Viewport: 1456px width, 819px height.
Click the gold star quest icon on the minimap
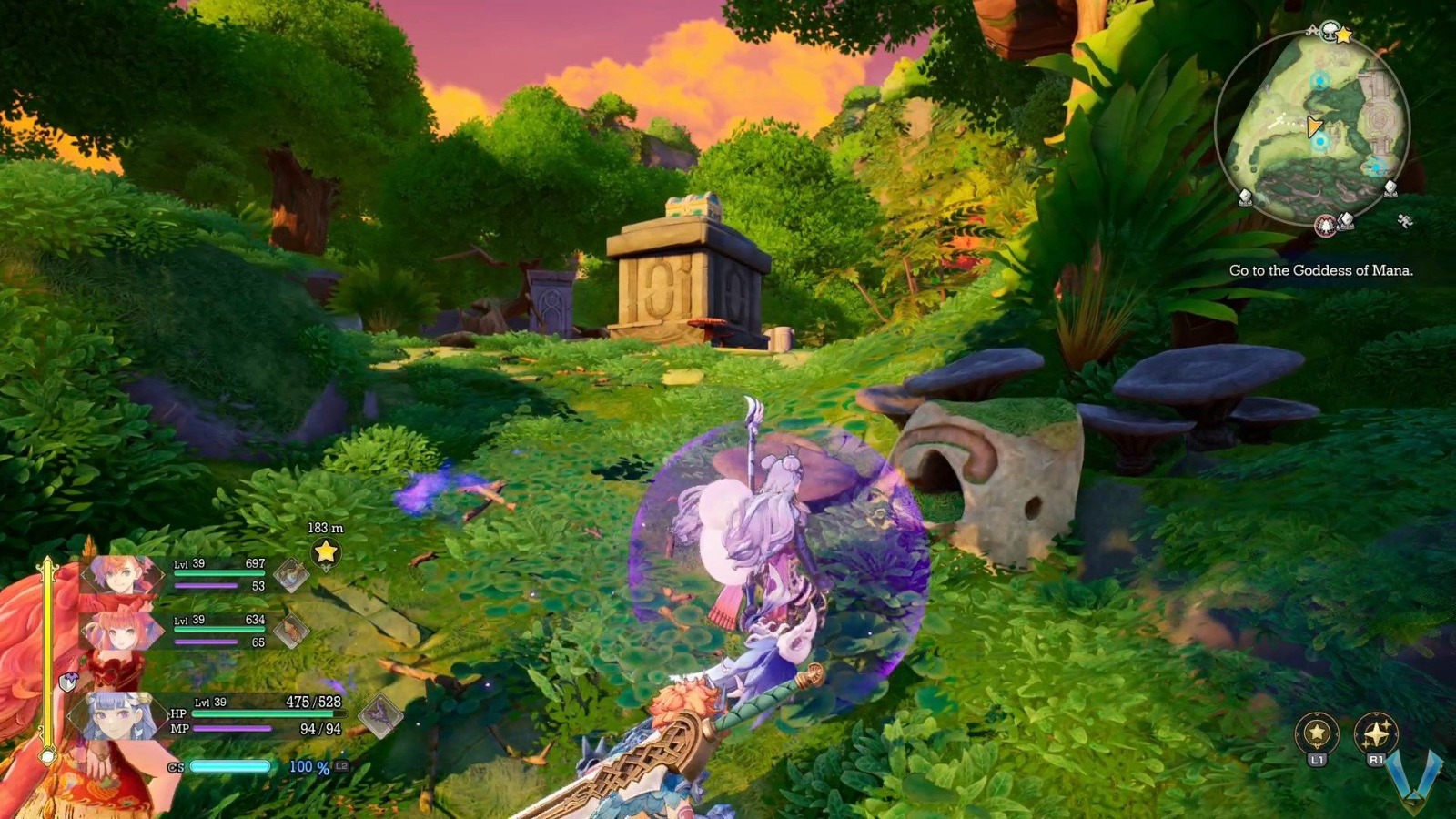coord(1345,35)
